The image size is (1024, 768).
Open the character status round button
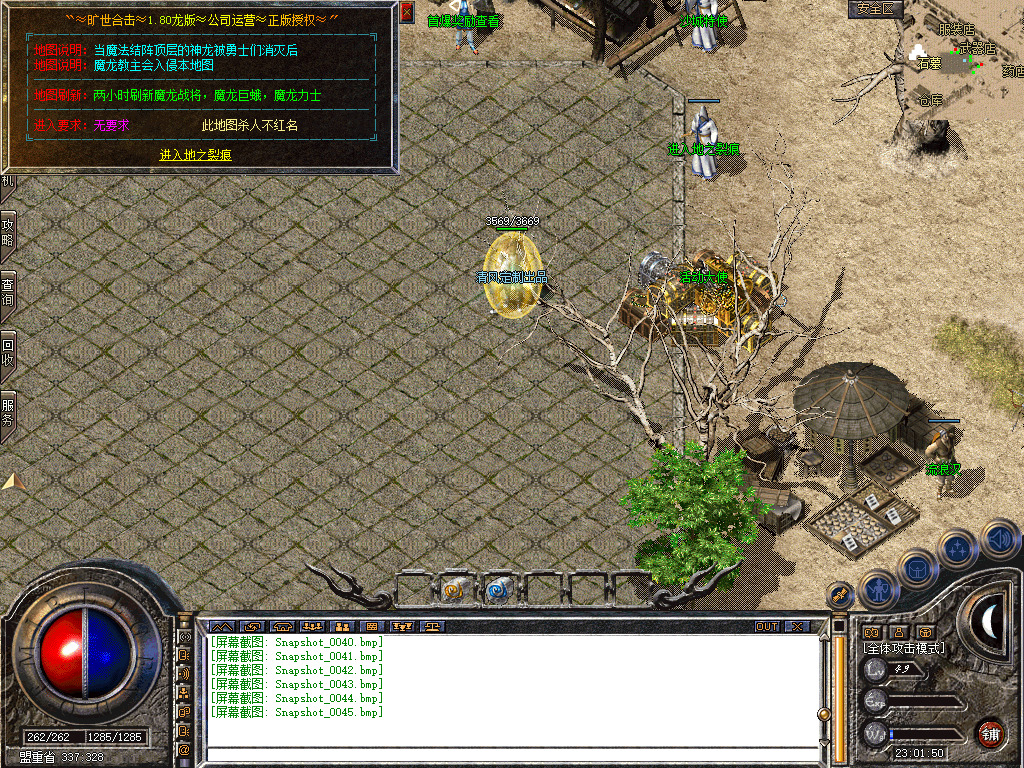[x=877, y=589]
